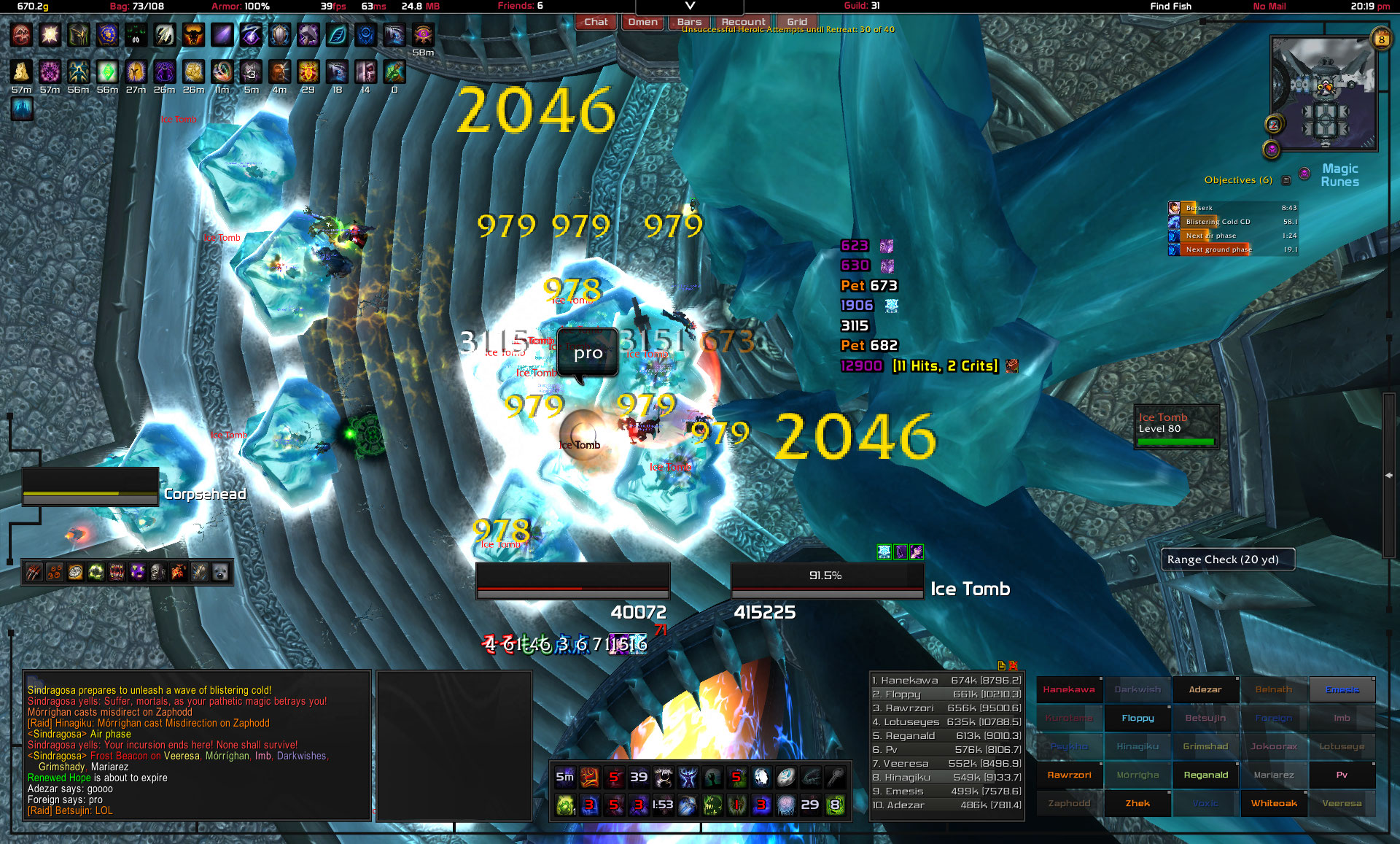
Task: Select Hanekawa in the raid frames
Action: pos(1068,689)
